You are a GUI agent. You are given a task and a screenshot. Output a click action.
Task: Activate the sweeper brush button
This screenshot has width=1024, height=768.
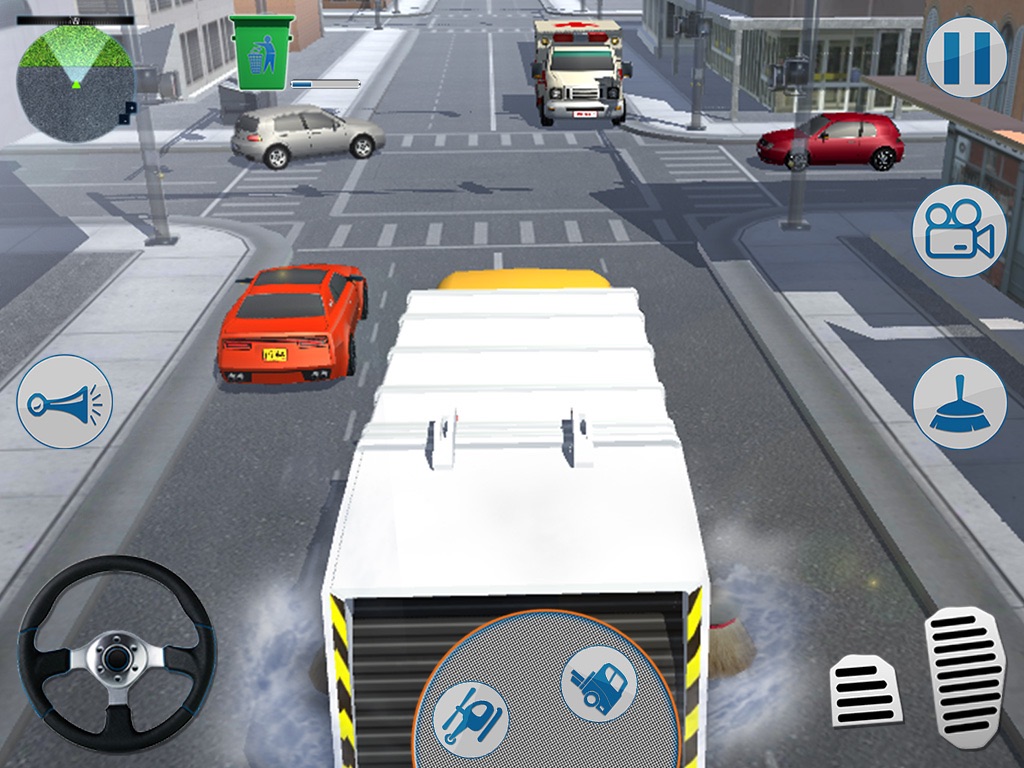959,403
